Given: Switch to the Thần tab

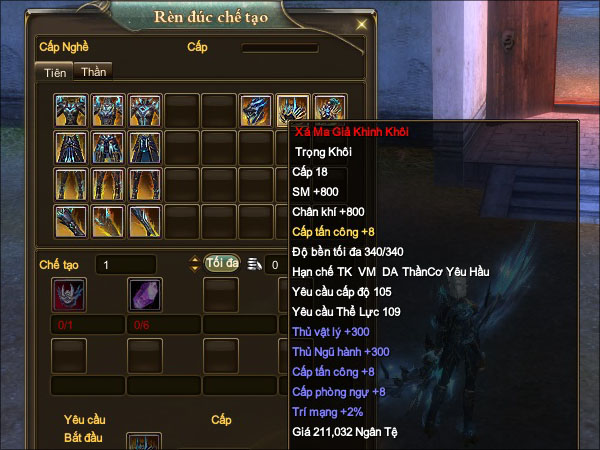Looking at the screenshot, I should [95, 71].
